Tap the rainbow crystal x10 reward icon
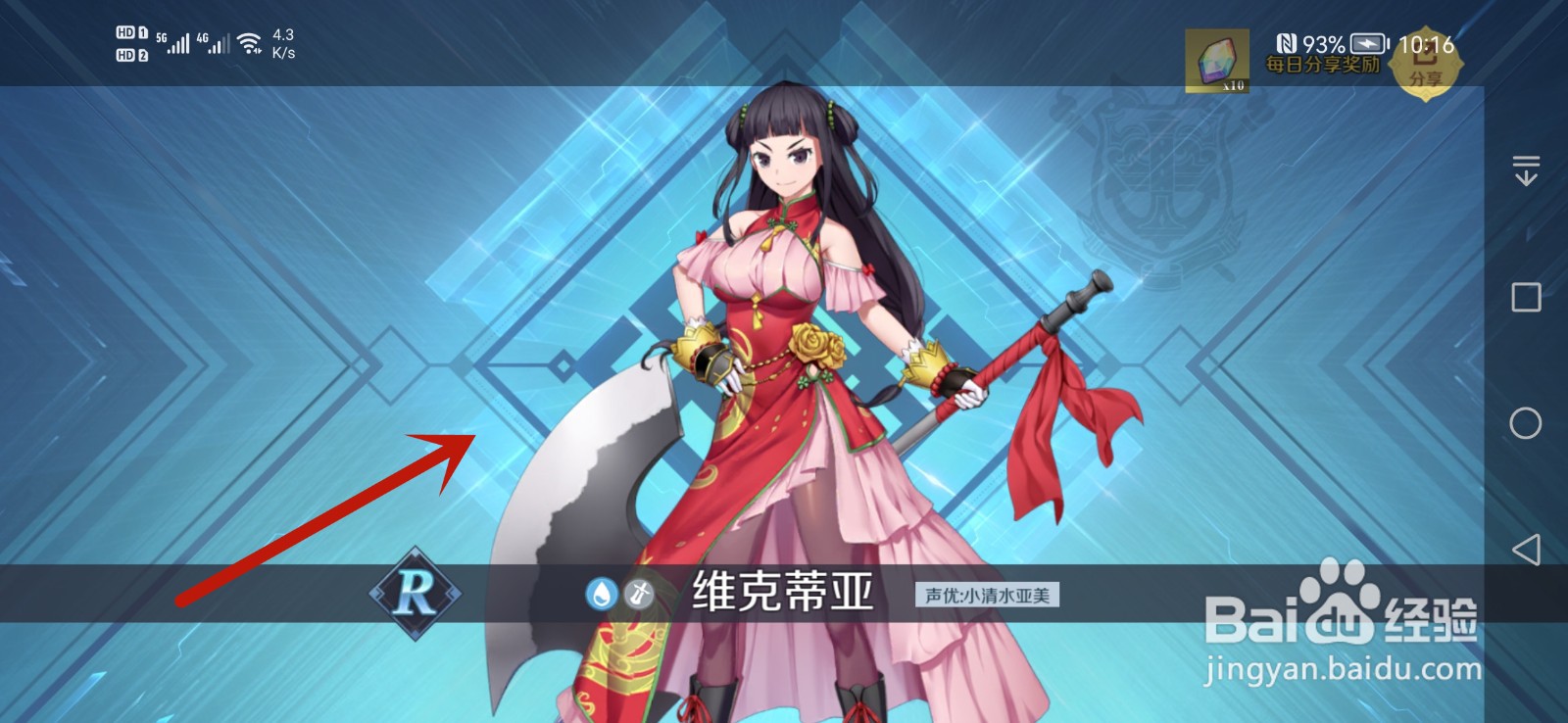 click(1215, 61)
